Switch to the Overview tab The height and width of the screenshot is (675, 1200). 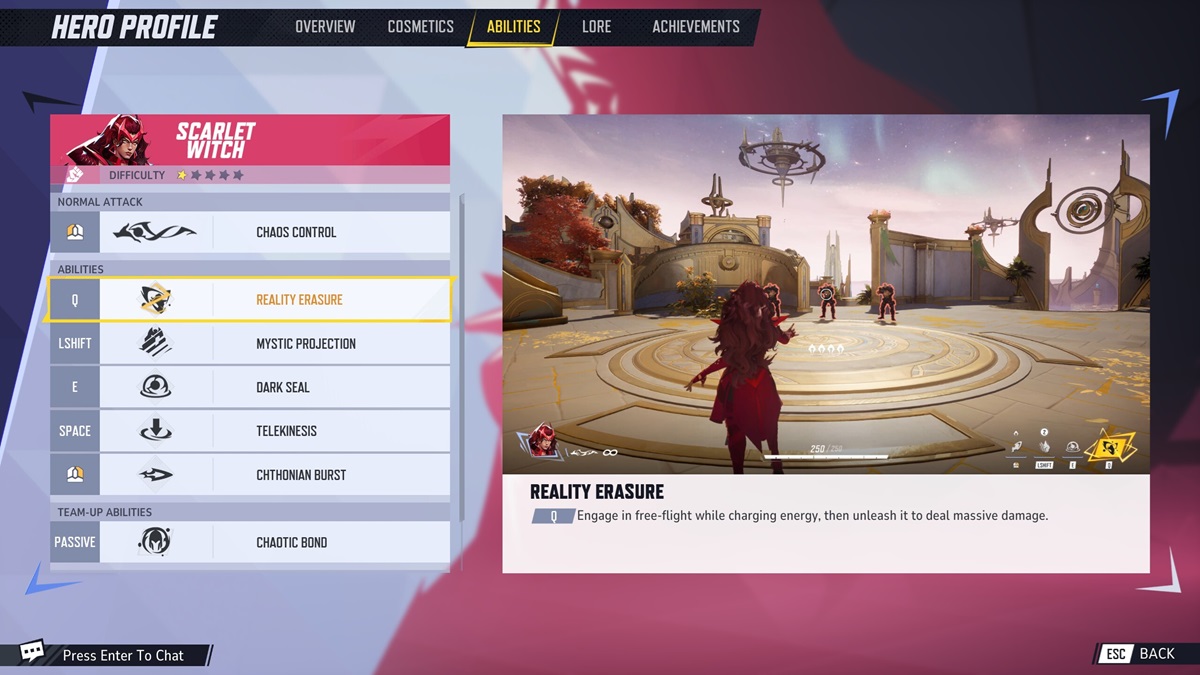click(x=325, y=27)
